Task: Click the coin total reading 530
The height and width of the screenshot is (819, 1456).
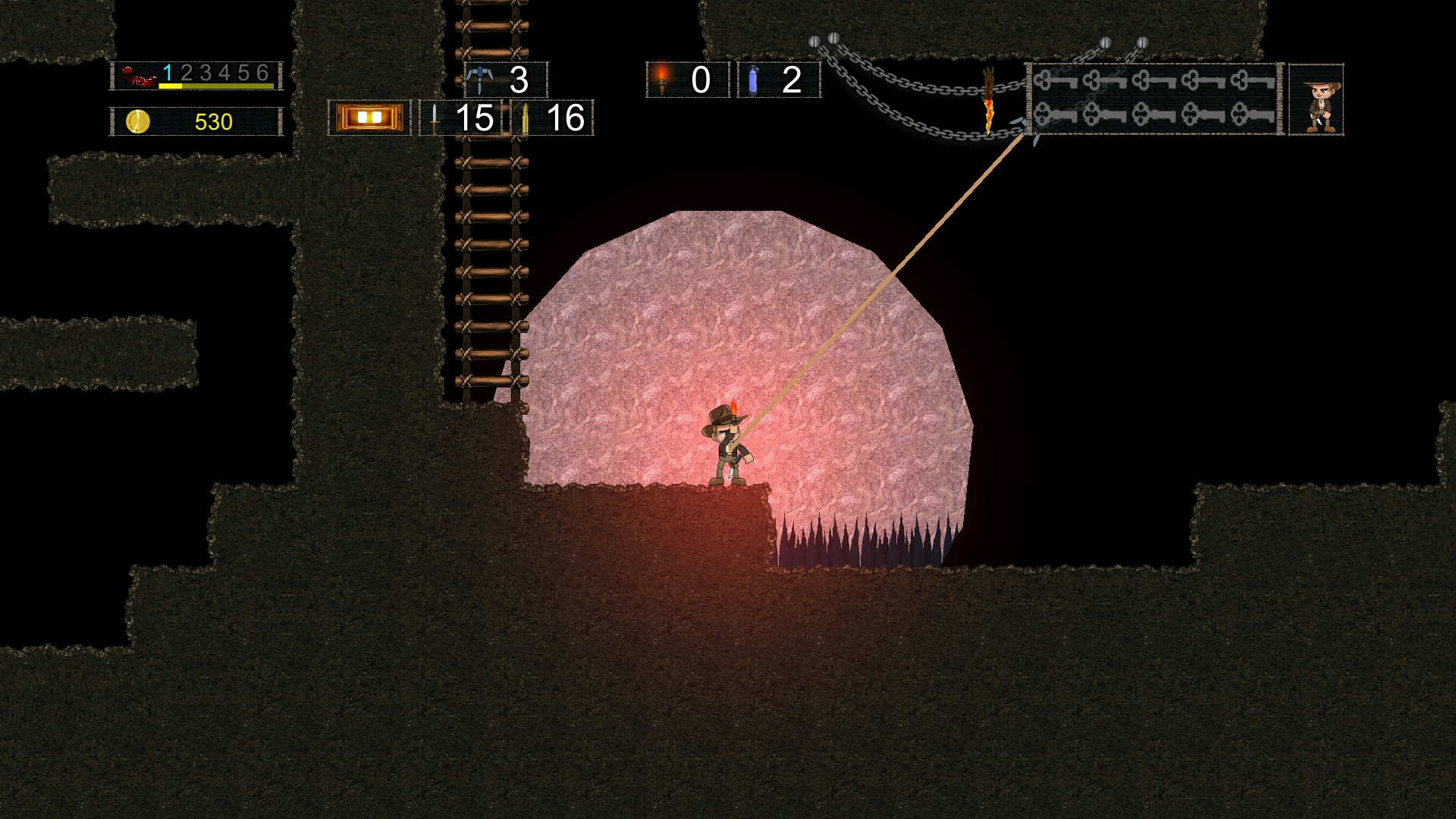Action: [215, 120]
